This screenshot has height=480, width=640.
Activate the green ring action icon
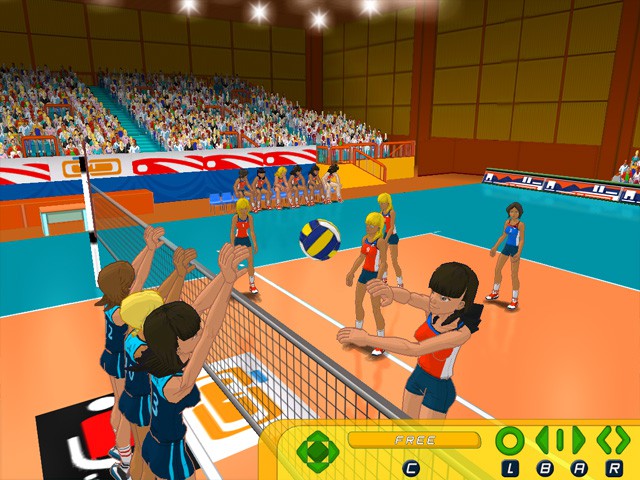point(510,440)
